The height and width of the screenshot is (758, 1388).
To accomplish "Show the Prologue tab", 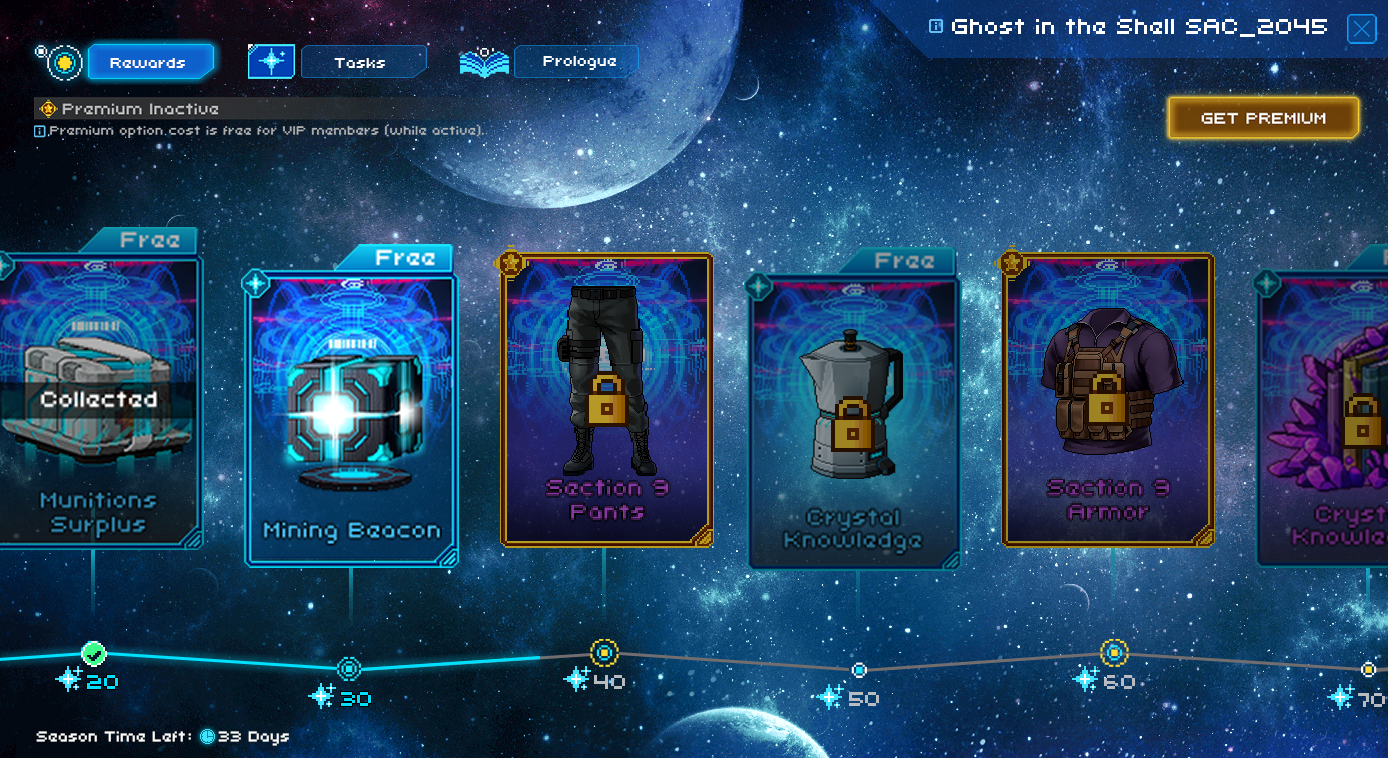I will click(x=577, y=61).
